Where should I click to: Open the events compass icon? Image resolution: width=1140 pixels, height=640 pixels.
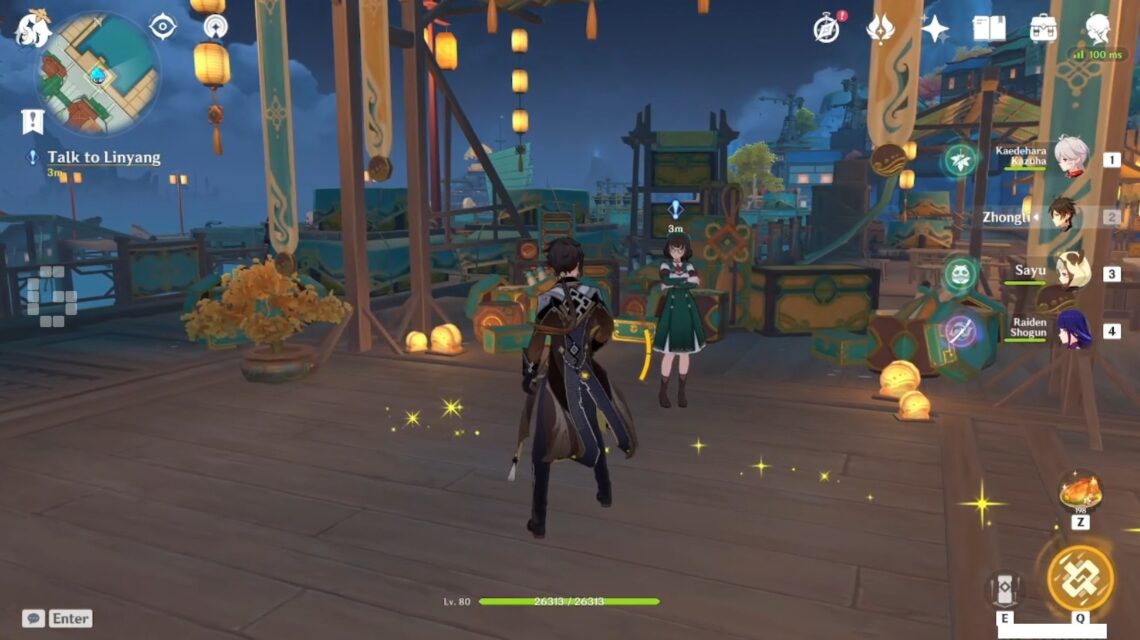pos(827,28)
